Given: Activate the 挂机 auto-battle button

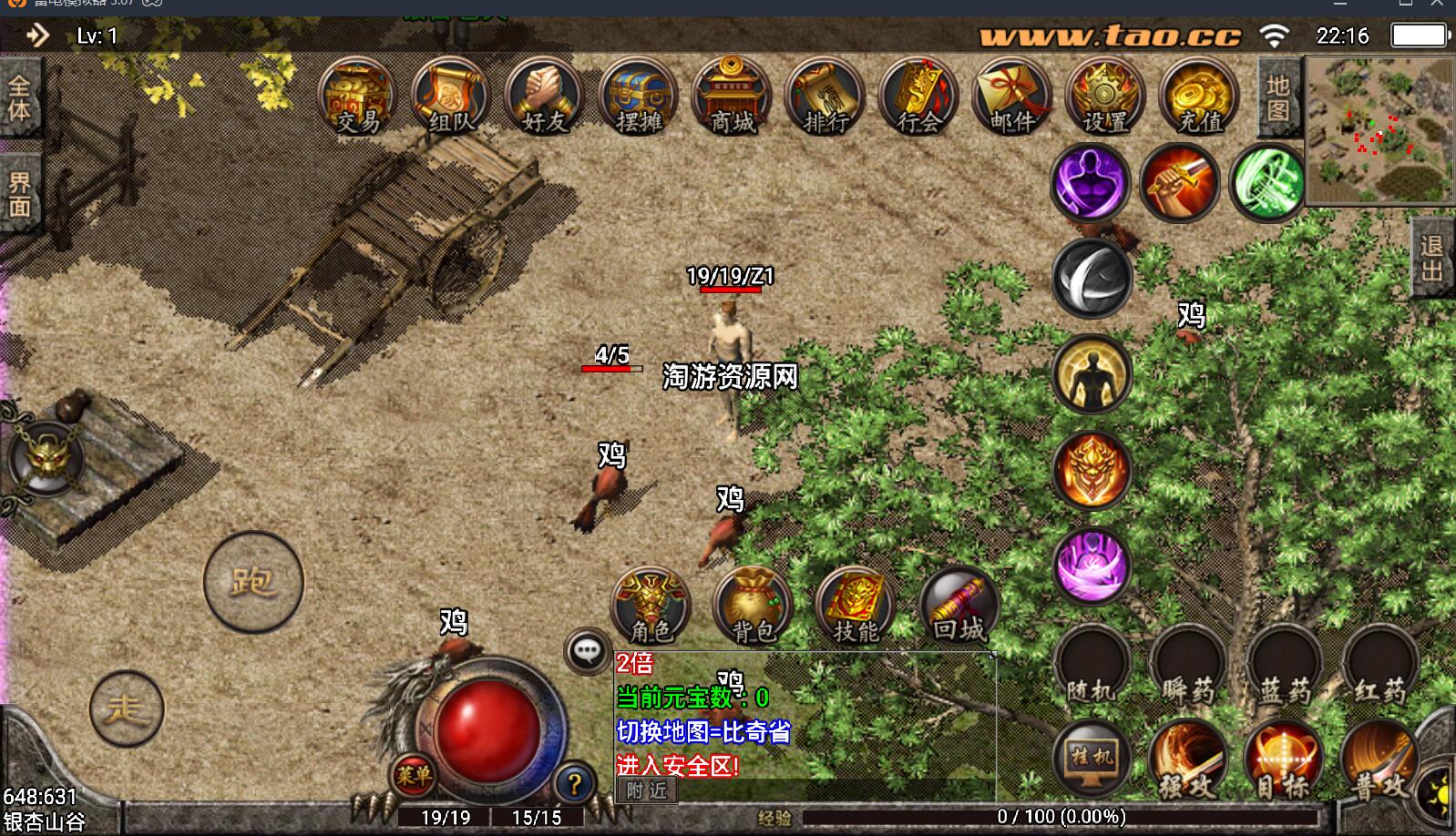Looking at the screenshot, I should (1092, 758).
